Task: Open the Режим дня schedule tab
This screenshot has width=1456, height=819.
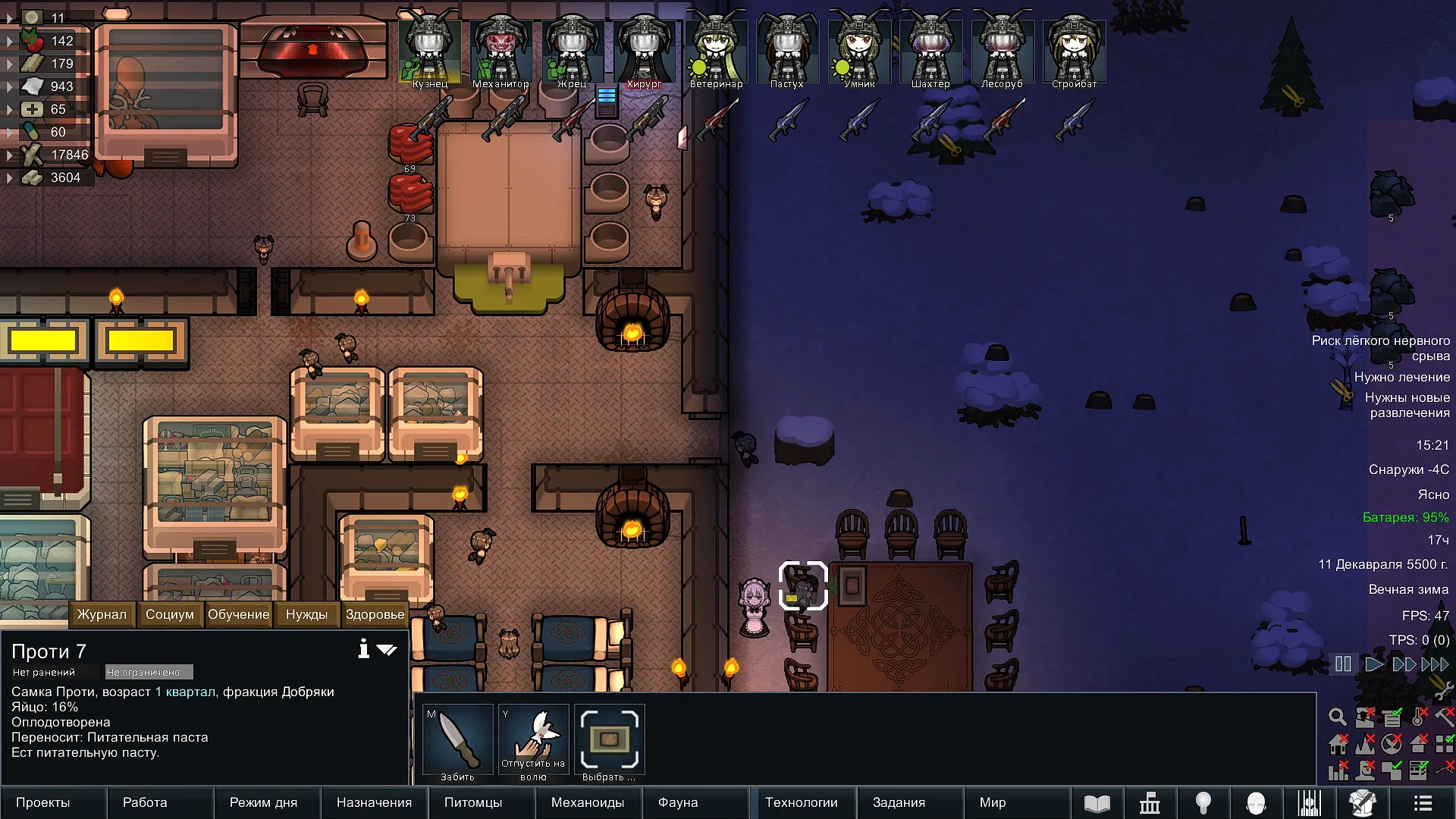Action: pos(263,802)
